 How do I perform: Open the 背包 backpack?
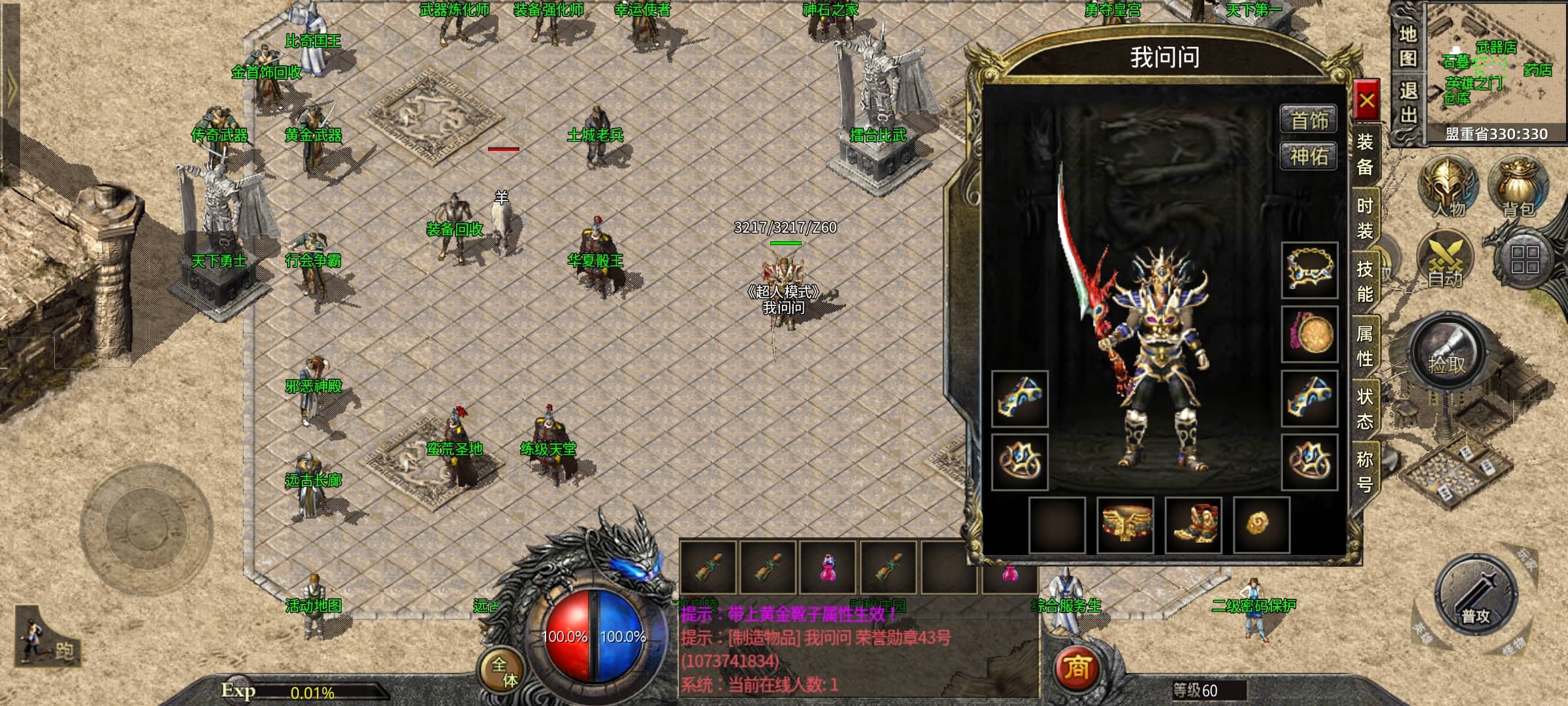(1518, 186)
